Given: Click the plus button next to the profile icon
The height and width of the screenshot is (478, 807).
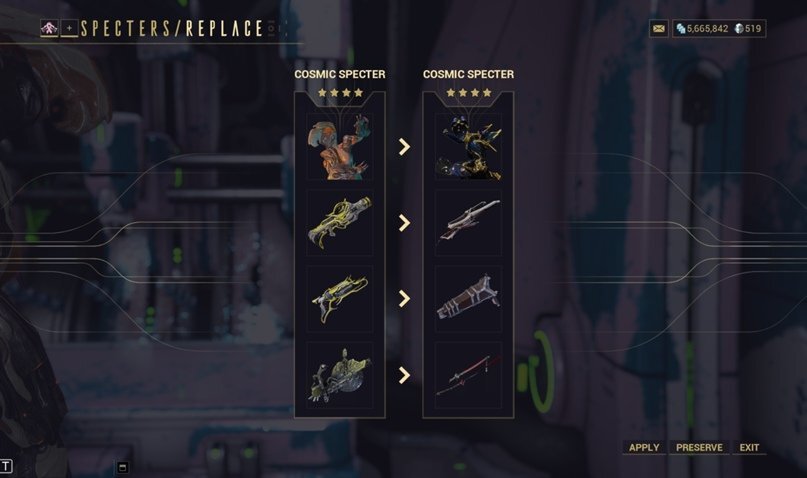Looking at the screenshot, I should (69, 28).
